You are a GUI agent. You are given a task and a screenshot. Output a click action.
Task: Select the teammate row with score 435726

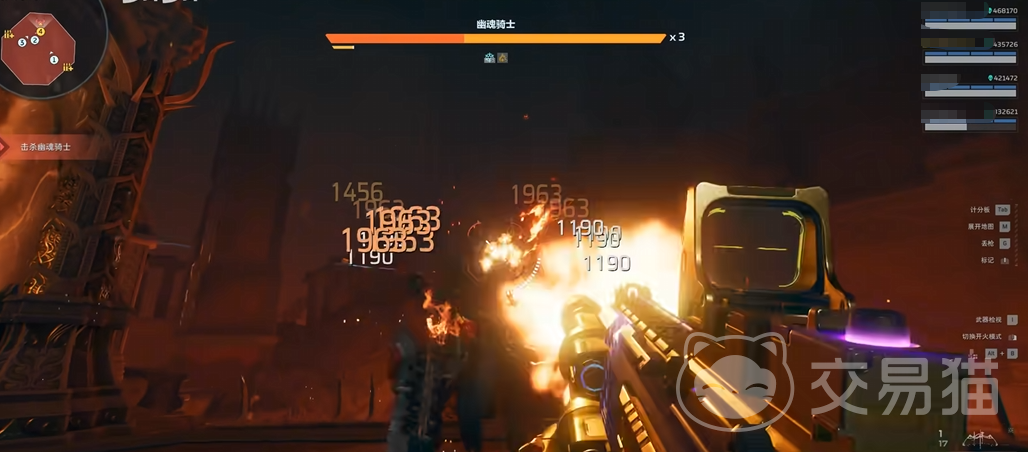click(969, 50)
